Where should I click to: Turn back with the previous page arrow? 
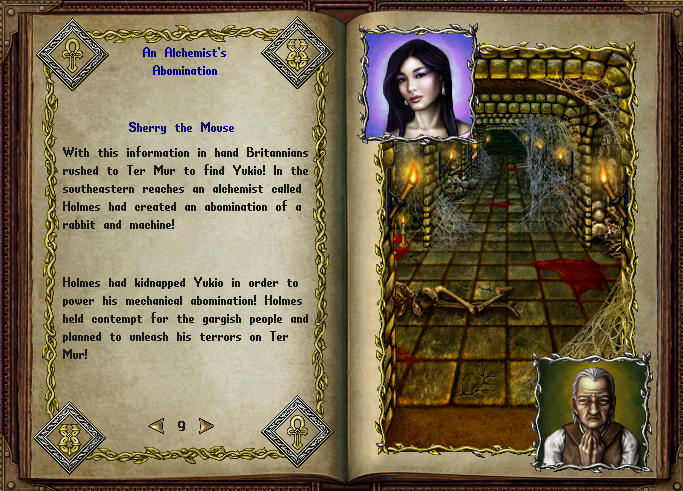click(x=156, y=426)
